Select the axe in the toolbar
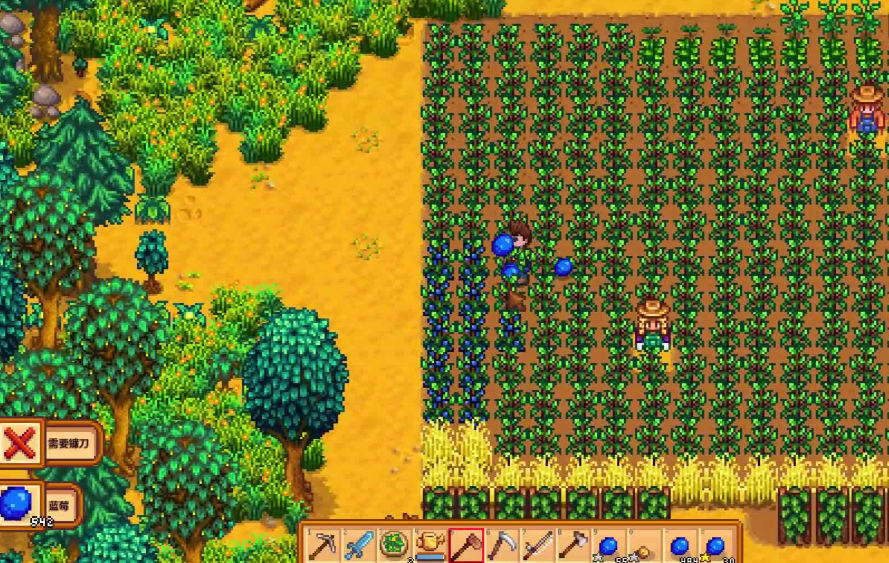 pos(573,546)
